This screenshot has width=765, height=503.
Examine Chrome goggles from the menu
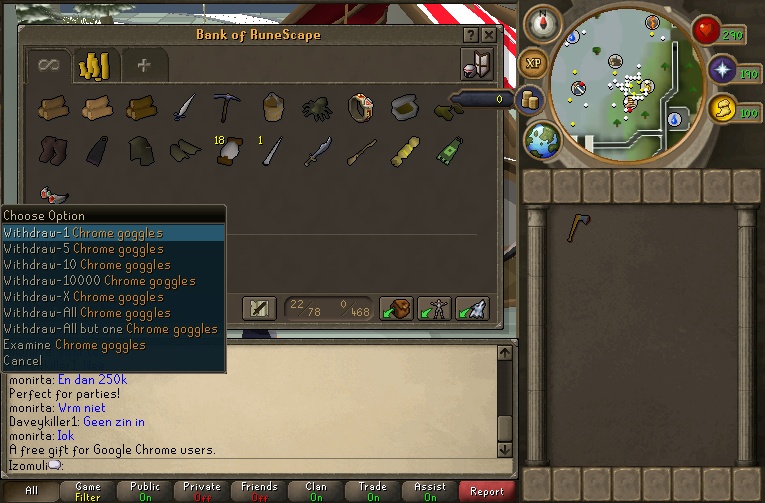pos(74,345)
